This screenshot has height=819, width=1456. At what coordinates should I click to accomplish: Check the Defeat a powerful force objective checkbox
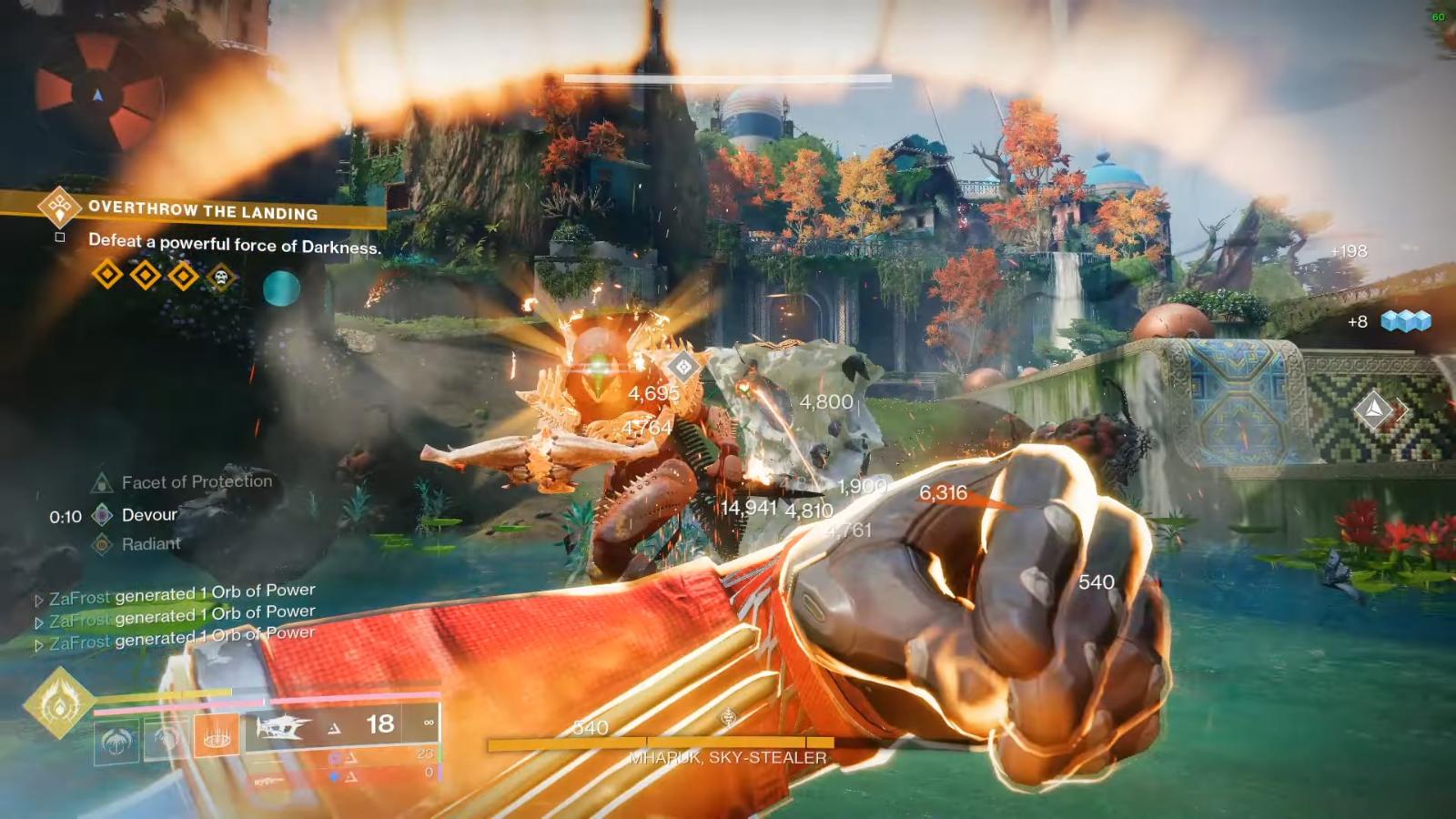click(60, 238)
